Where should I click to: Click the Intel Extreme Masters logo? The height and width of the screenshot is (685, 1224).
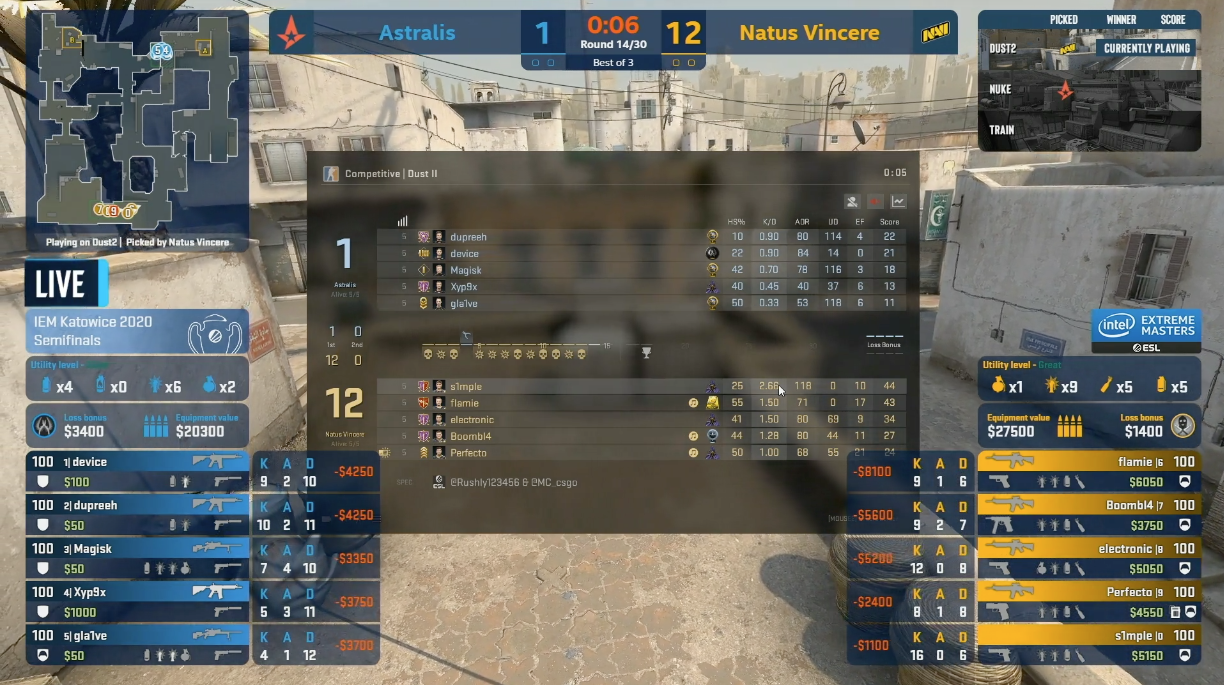tap(1146, 331)
